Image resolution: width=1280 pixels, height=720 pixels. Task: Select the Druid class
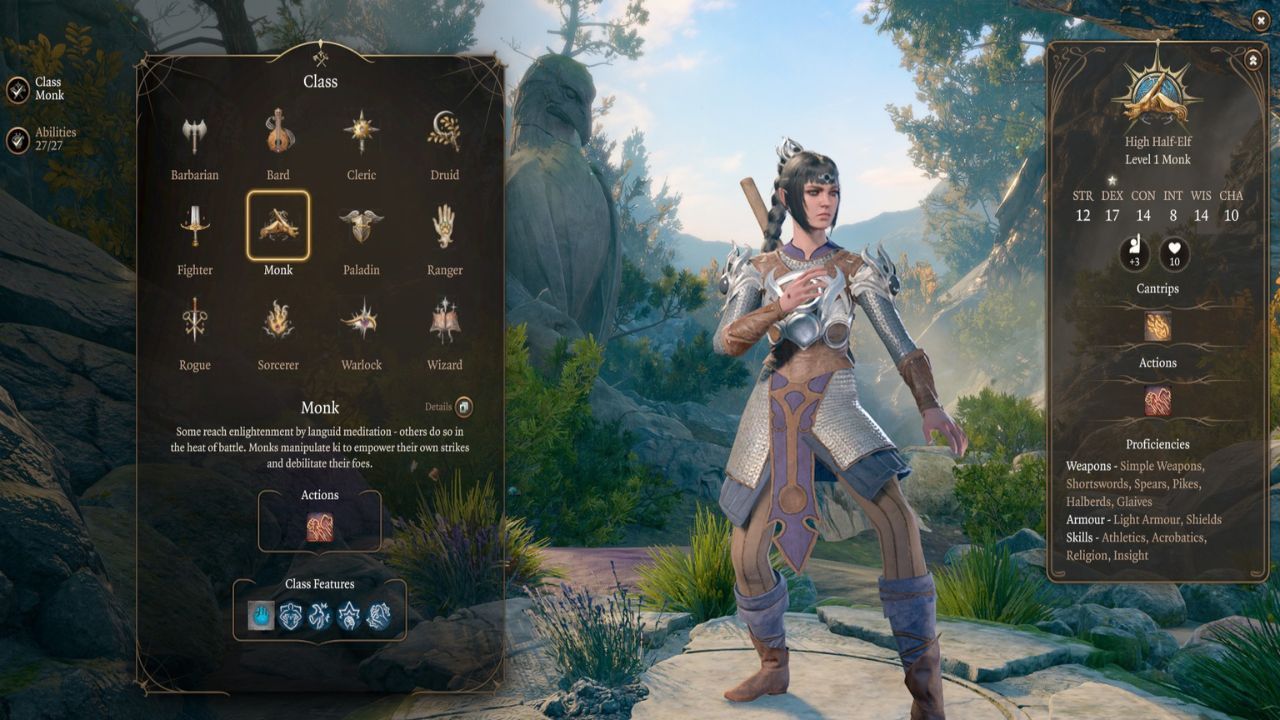(x=445, y=132)
